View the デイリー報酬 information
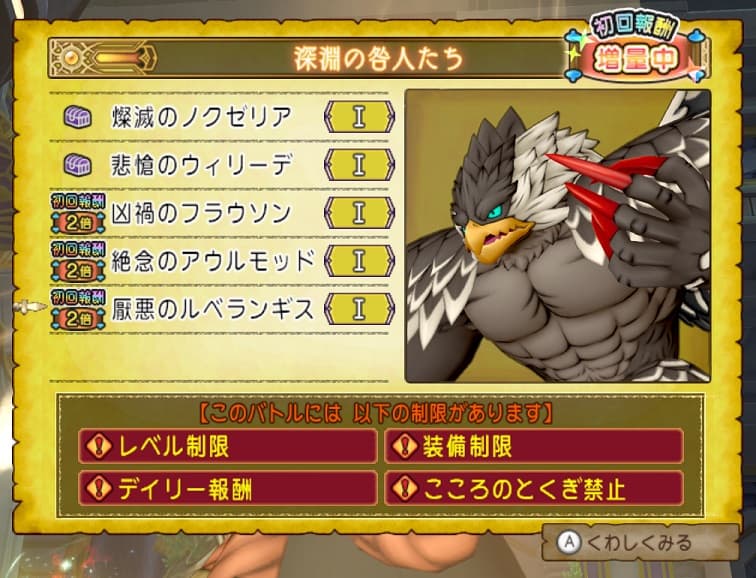This screenshot has height=578, width=756. (x=227, y=489)
